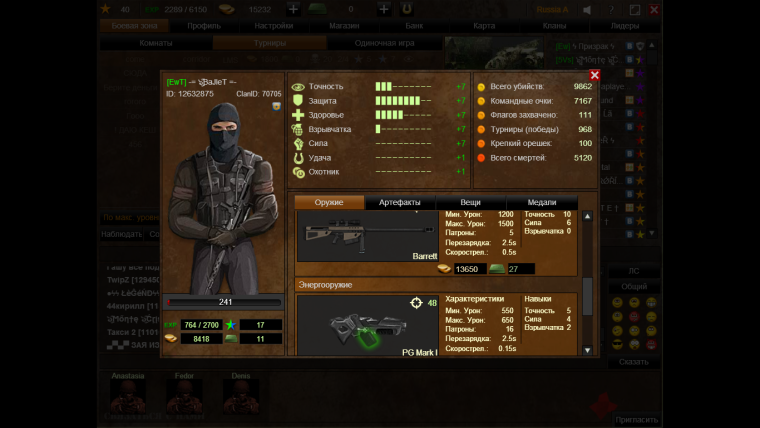Open the Кланы menu

tap(555, 25)
